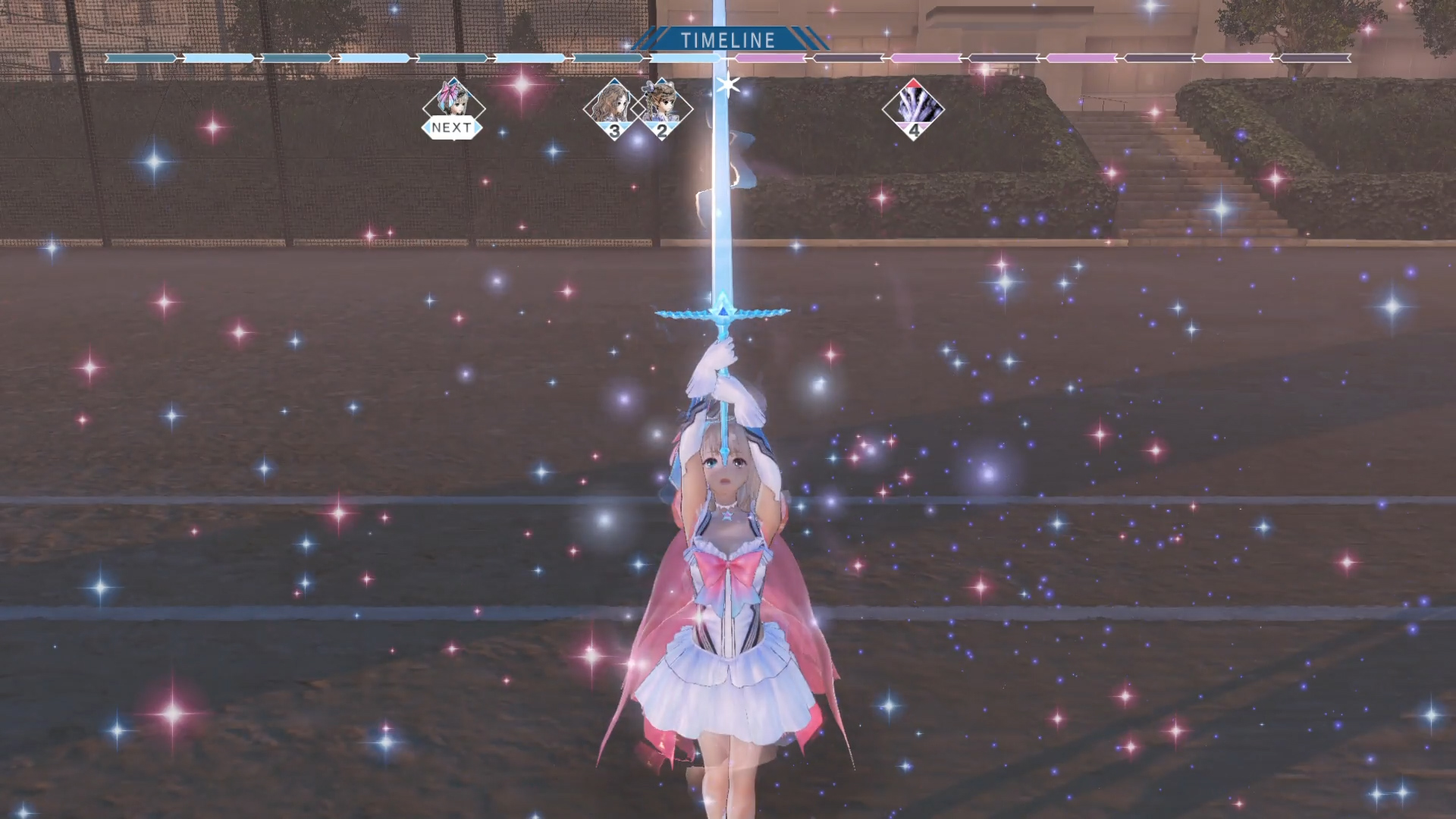
Task: Select the NEXT character portrait icon
Action: pos(453,107)
